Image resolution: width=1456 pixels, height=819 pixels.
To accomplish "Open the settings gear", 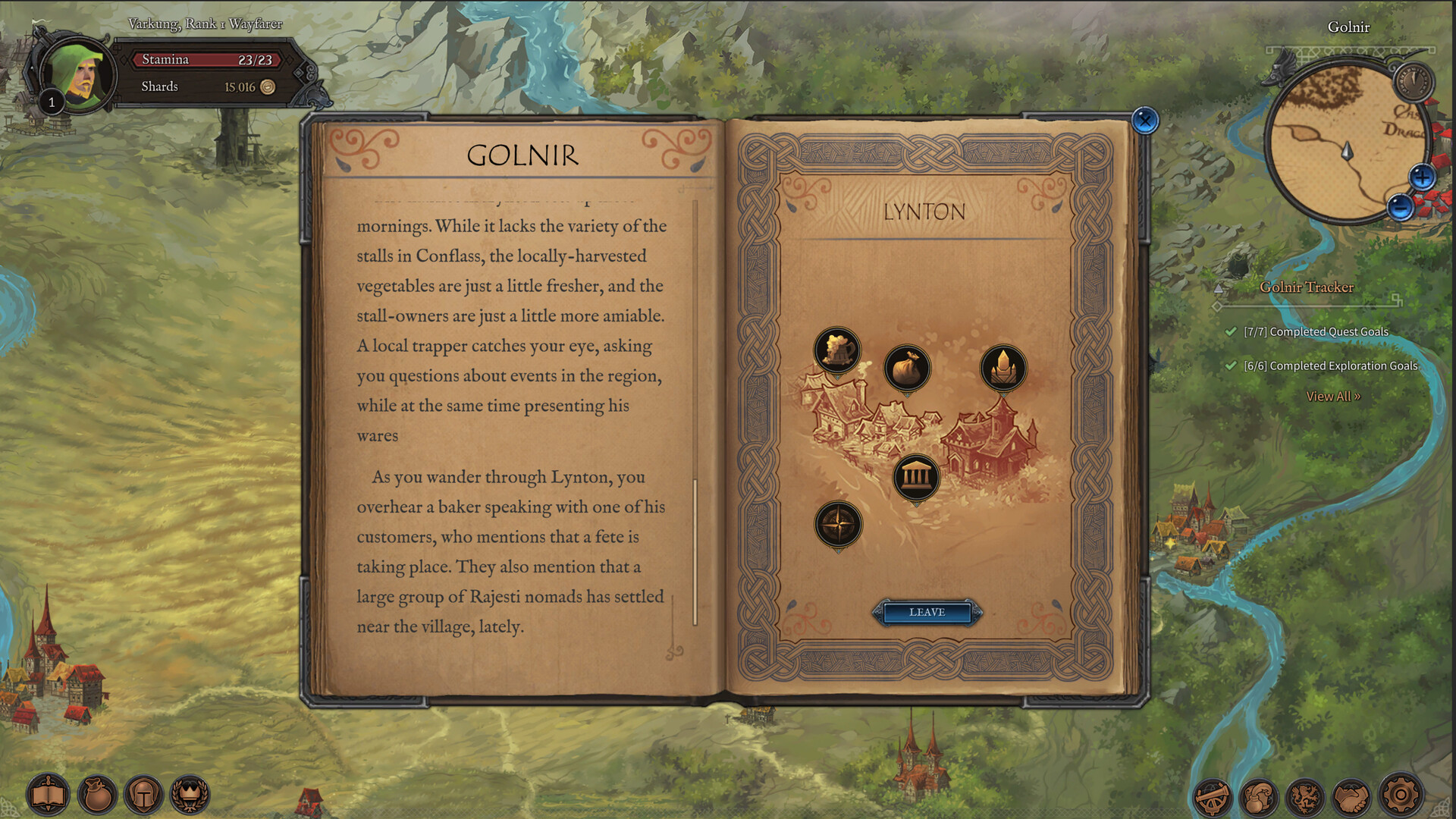I will [1398, 797].
